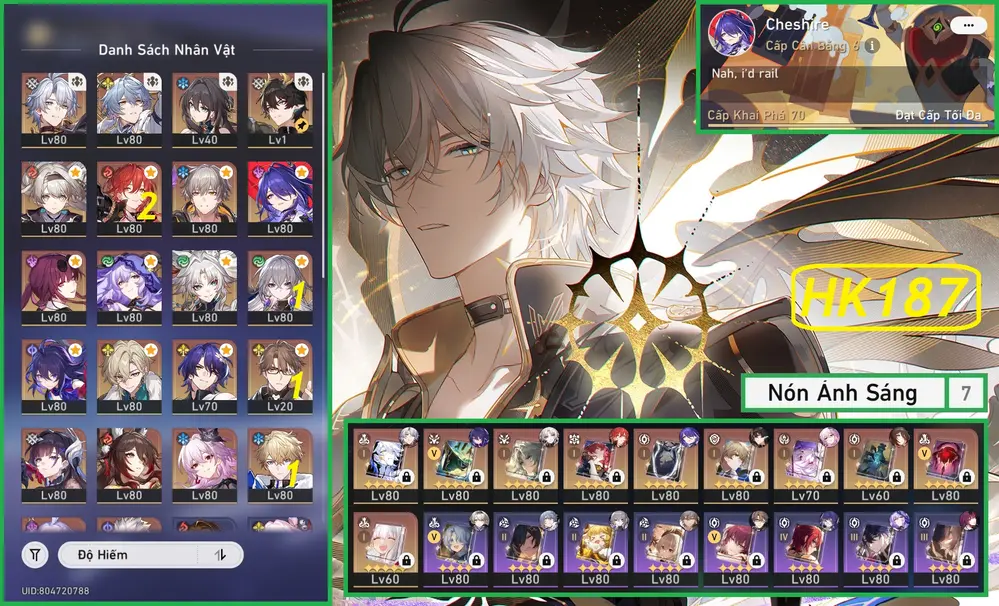Select the laughing white-haired girl Lv60 light cone

coord(384,548)
